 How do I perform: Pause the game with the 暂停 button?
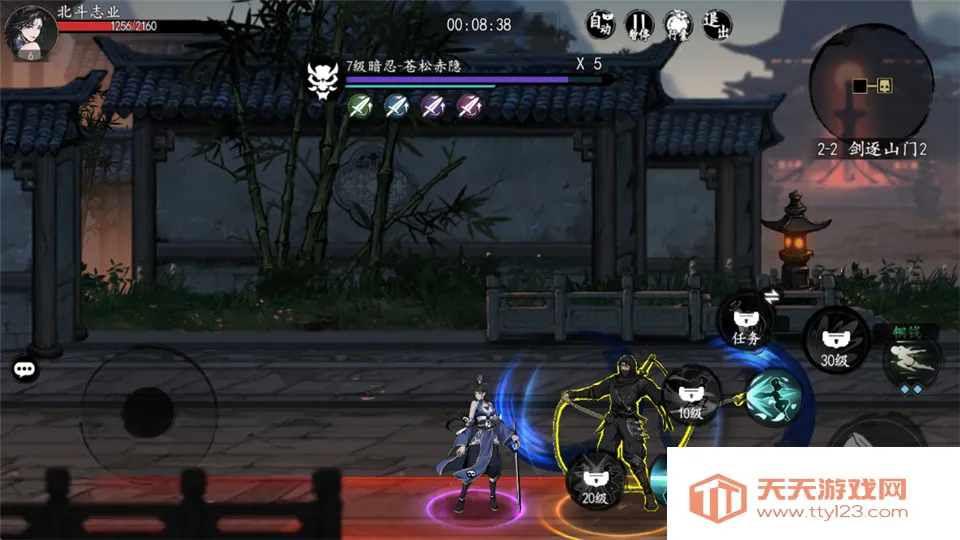click(639, 24)
